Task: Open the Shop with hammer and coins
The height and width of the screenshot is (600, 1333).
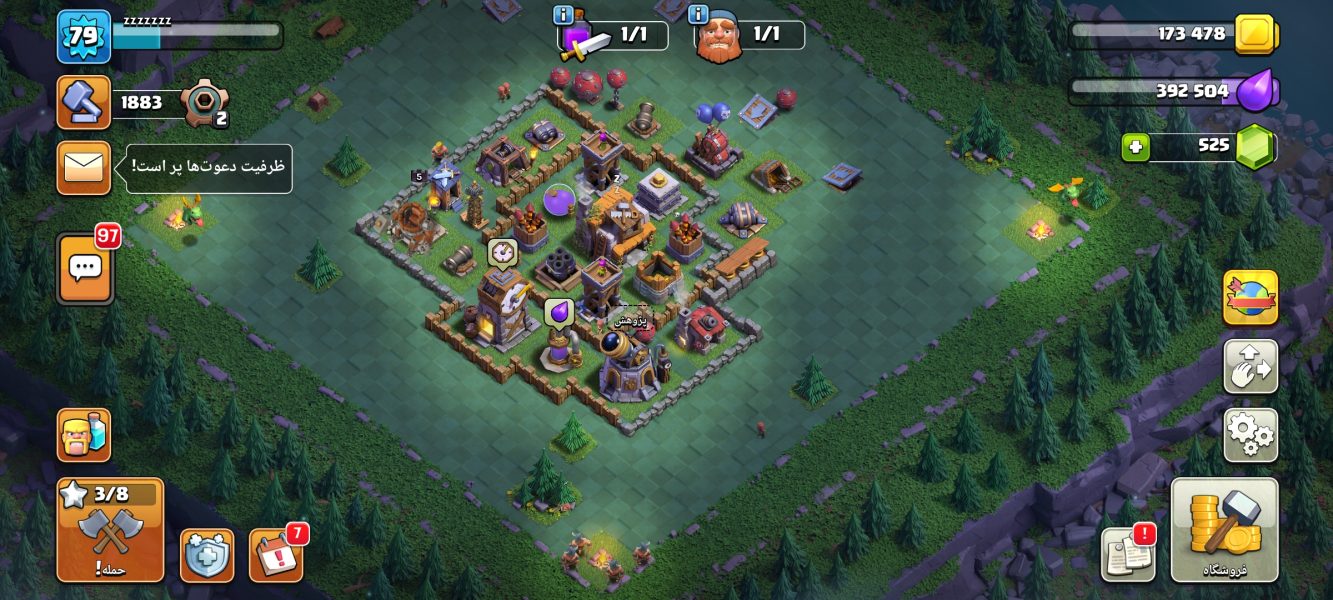Action: tap(1224, 529)
